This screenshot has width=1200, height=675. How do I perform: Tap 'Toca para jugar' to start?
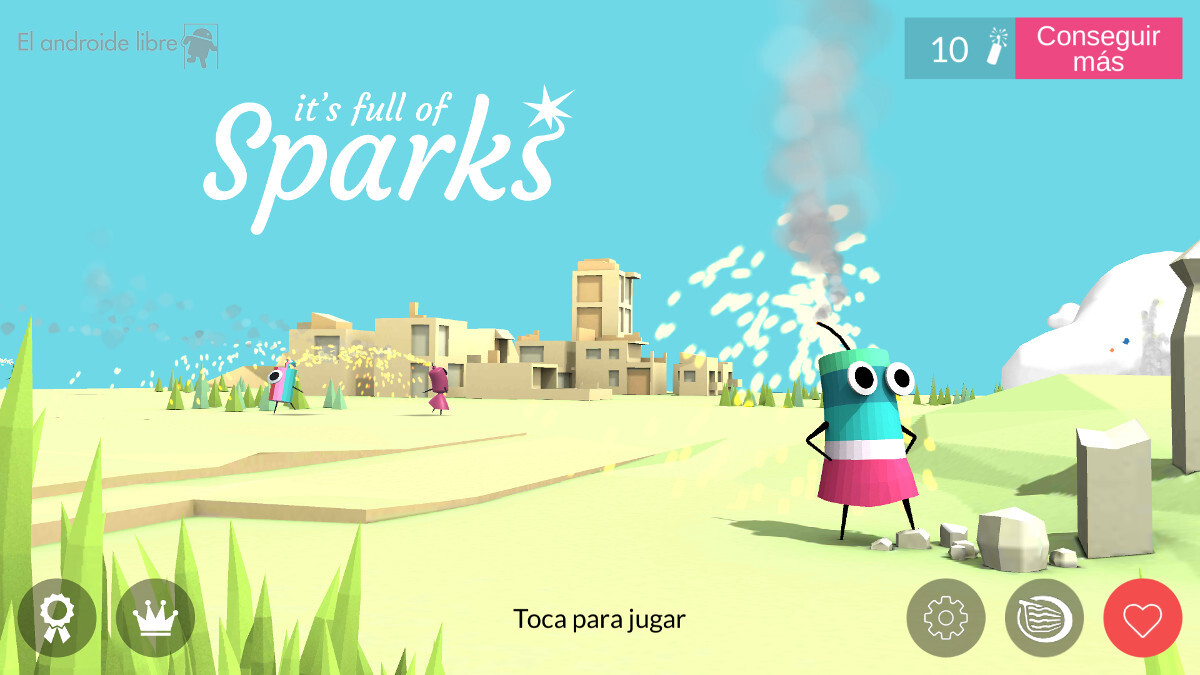click(x=599, y=619)
